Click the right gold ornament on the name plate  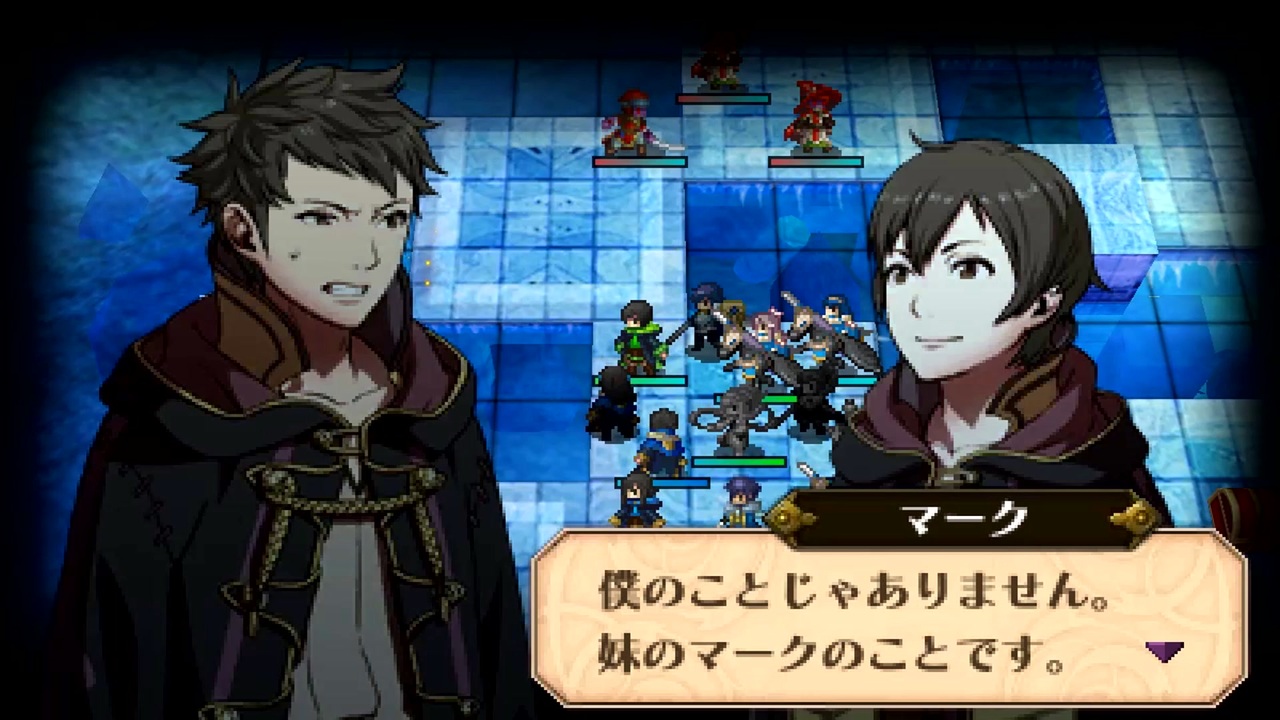(1135, 516)
